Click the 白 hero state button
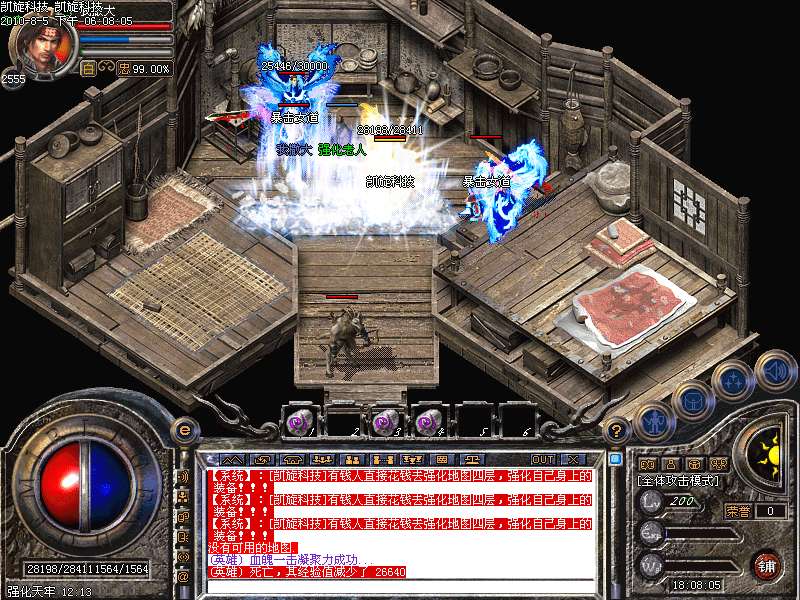The image size is (800, 600). [x=89, y=69]
